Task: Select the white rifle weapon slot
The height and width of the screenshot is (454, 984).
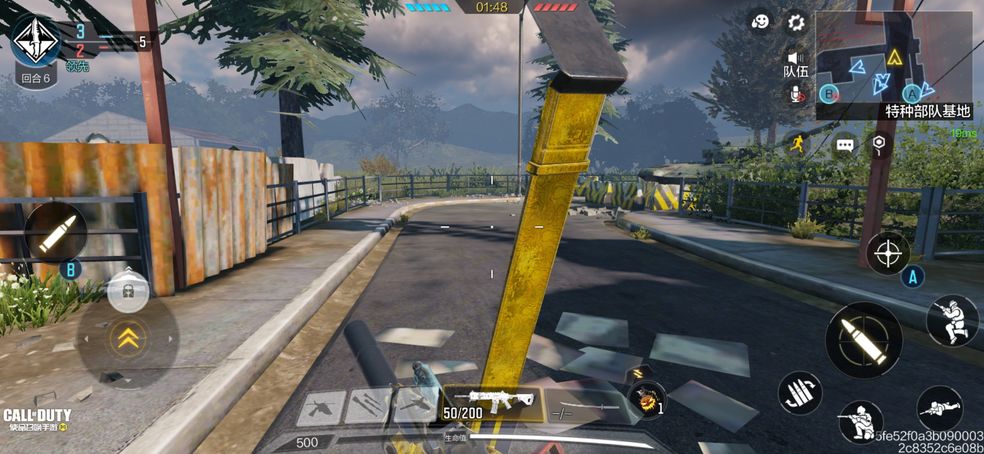Action: (493, 401)
